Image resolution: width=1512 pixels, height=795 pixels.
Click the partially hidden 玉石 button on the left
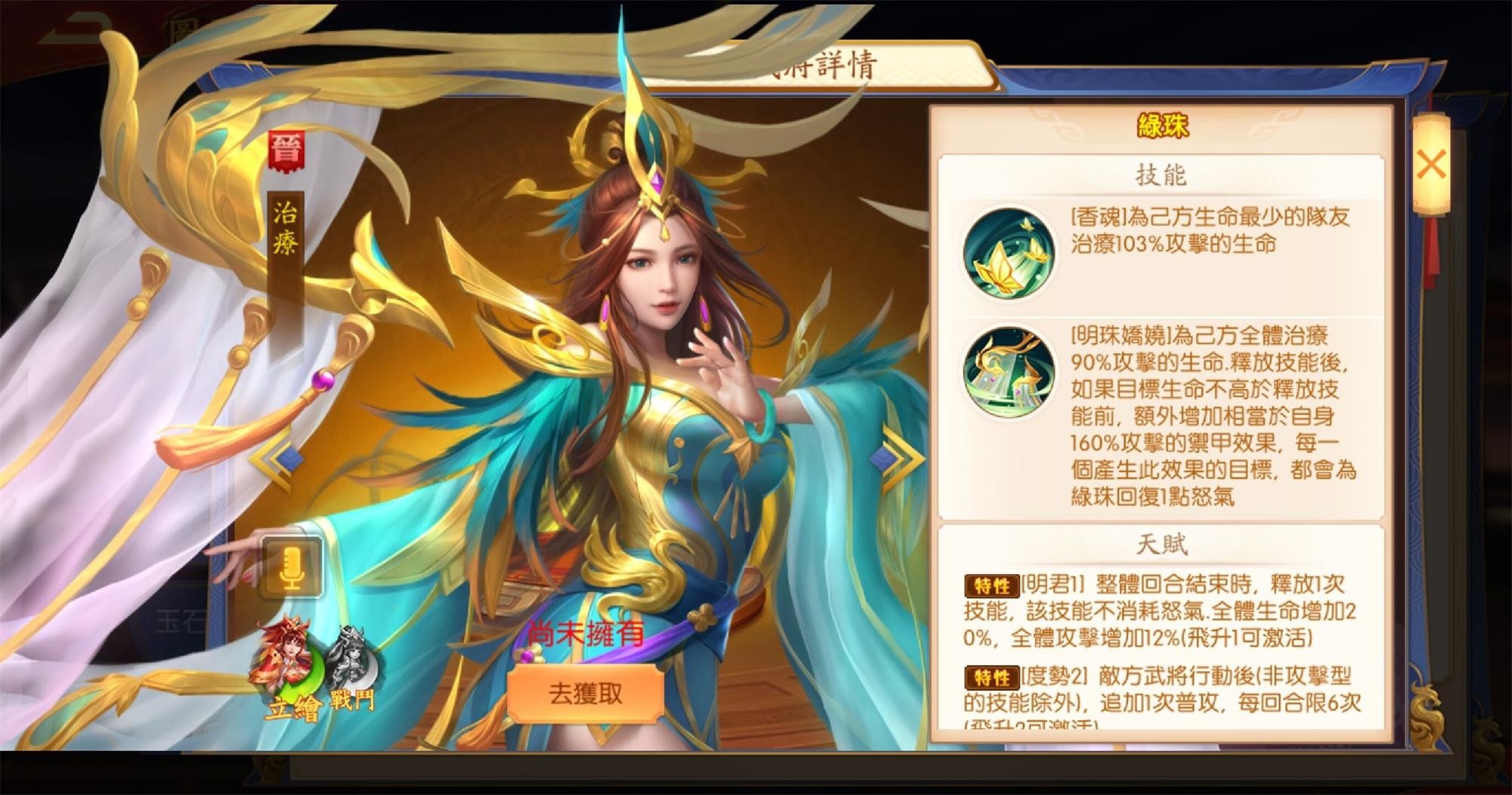[179, 619]
